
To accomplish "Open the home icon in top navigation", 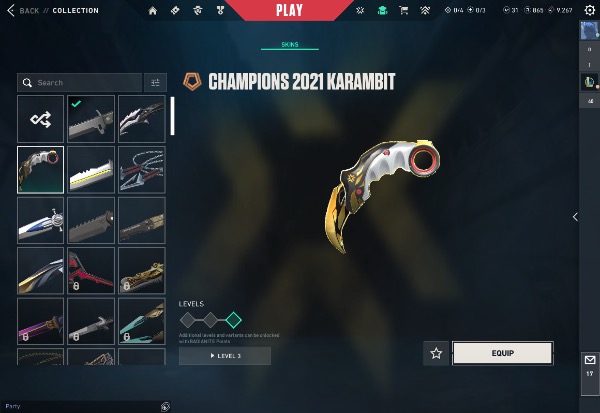I will tap(153, 10).
